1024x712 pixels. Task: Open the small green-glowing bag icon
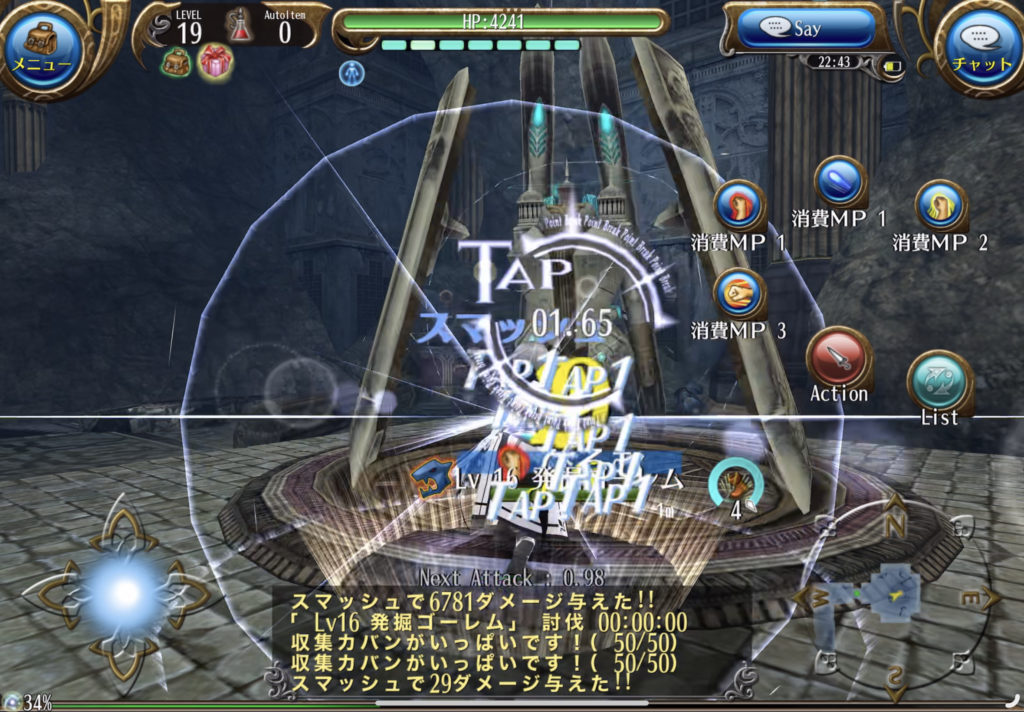coord(177,62)
